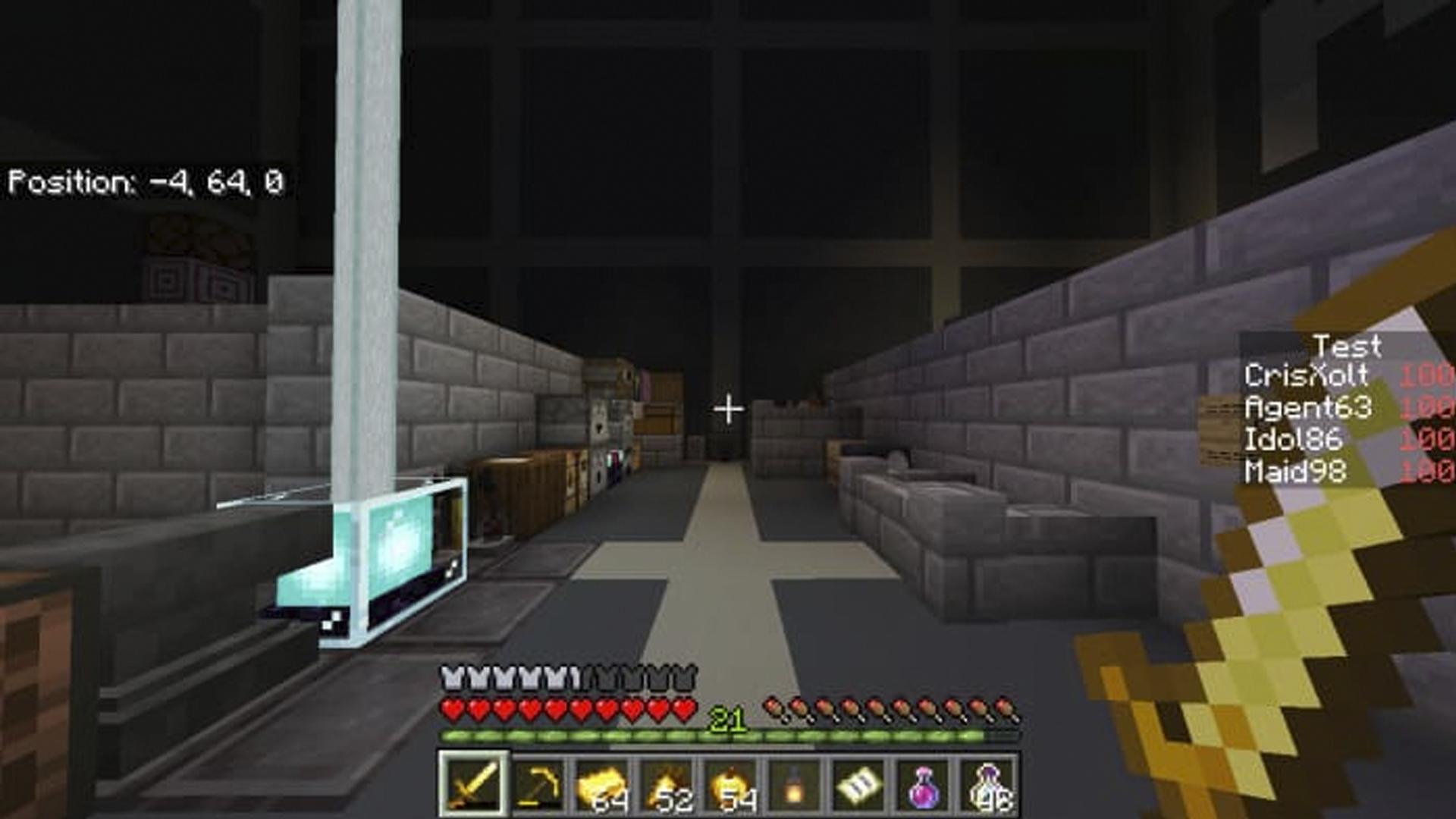
Task: Select the bow in the hotbar
Action: [x=537, y=789]
